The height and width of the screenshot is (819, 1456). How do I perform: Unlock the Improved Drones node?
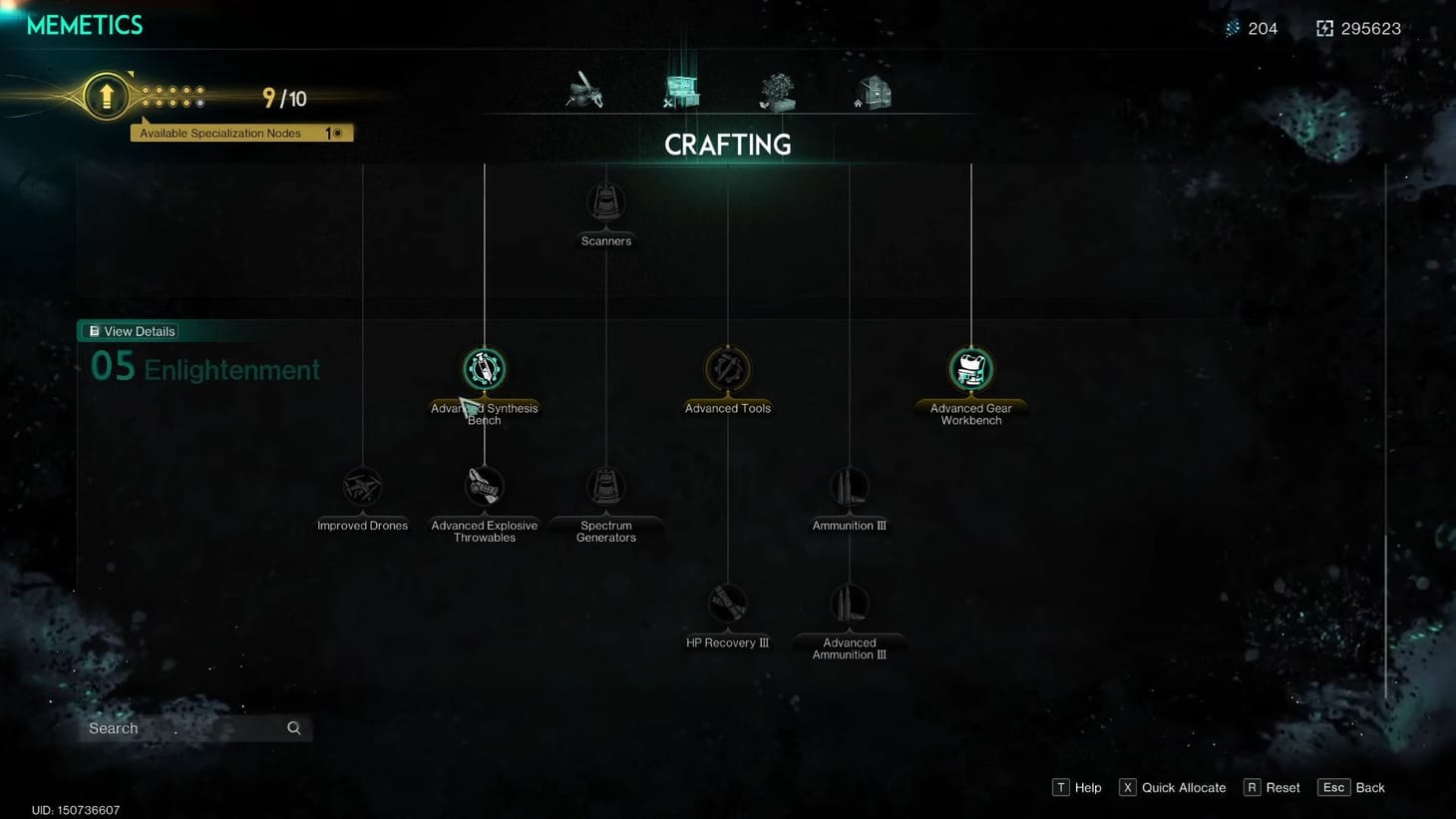tap(361, 487)
